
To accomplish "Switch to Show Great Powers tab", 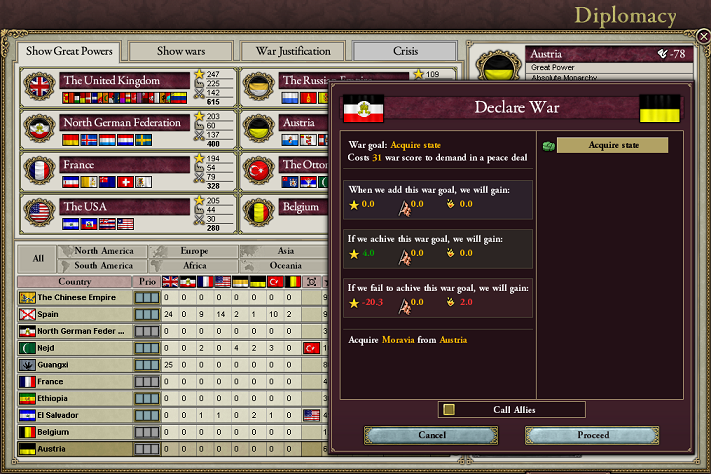I will point(69,51).
